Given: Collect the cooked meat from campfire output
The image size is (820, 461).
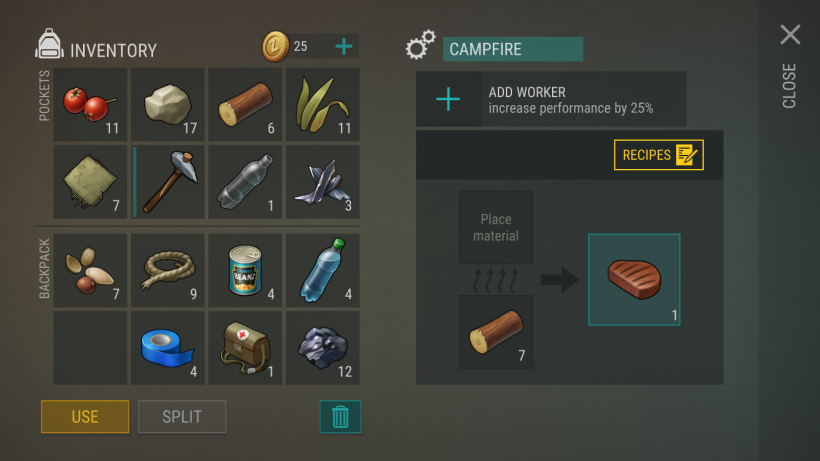Looking at the screenshot, I should 634,279.
